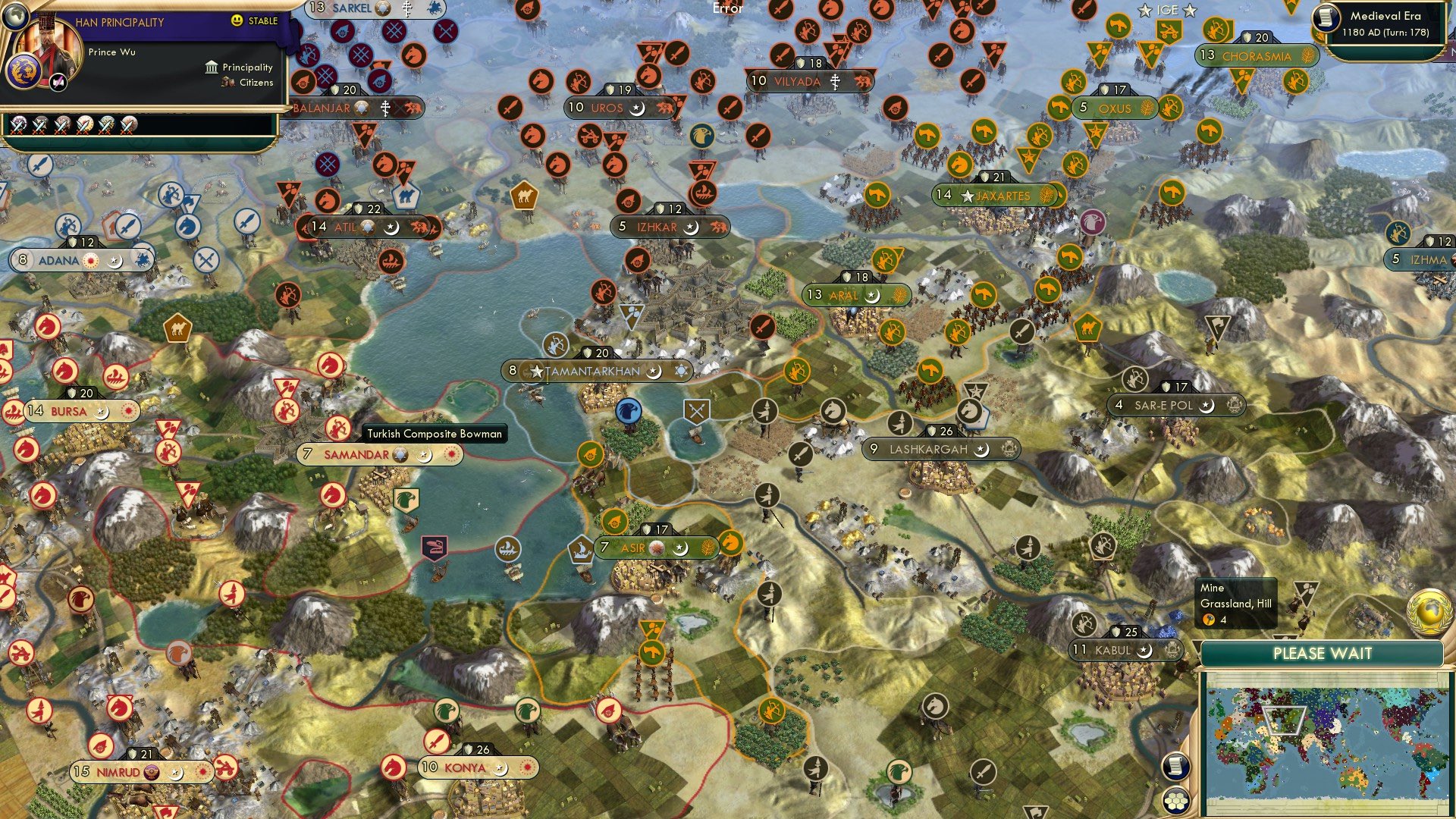
Task: Click the PLEASE WAIT banner
Action: [1323, 652]
